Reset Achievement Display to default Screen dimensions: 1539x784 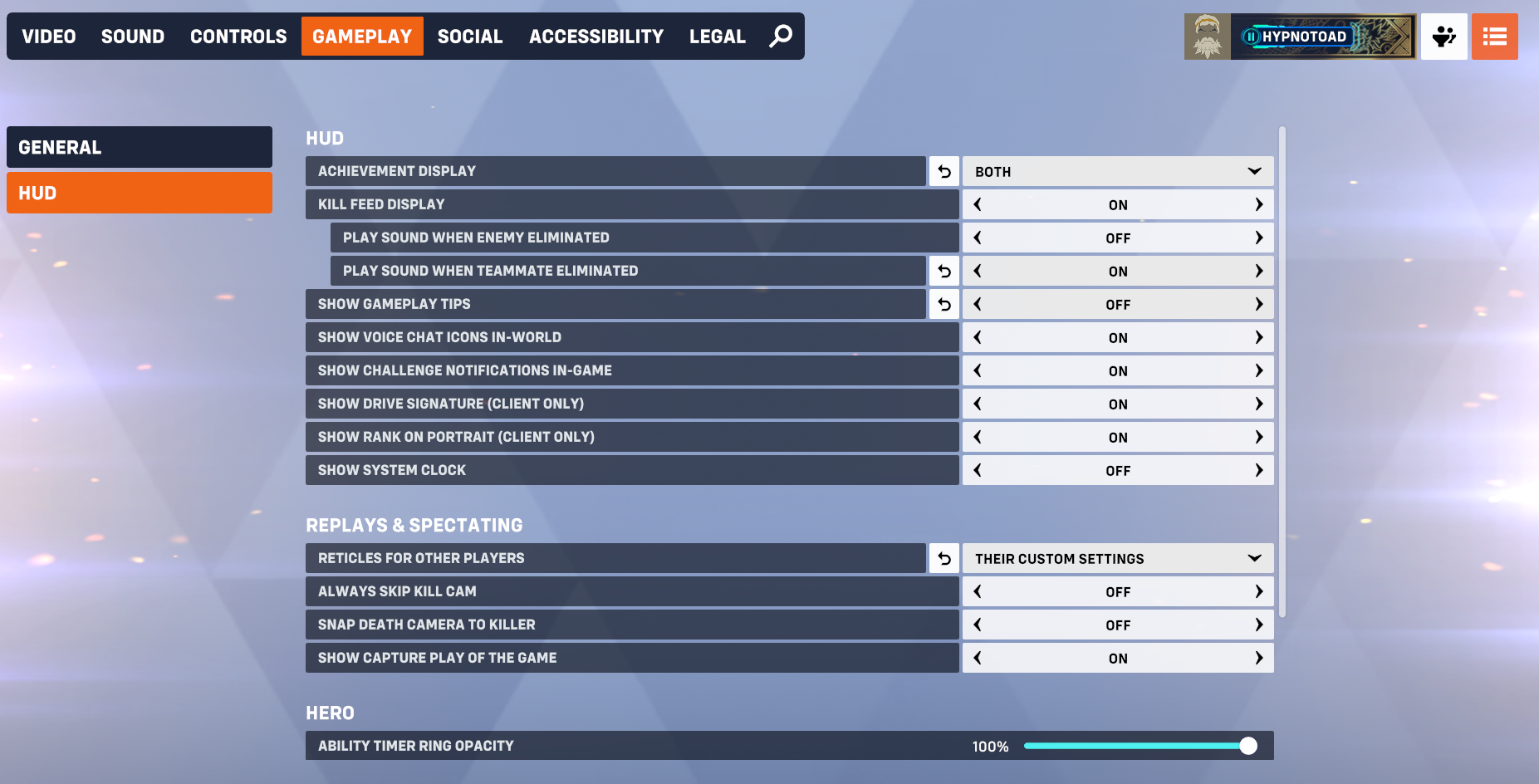pos(943,171)
